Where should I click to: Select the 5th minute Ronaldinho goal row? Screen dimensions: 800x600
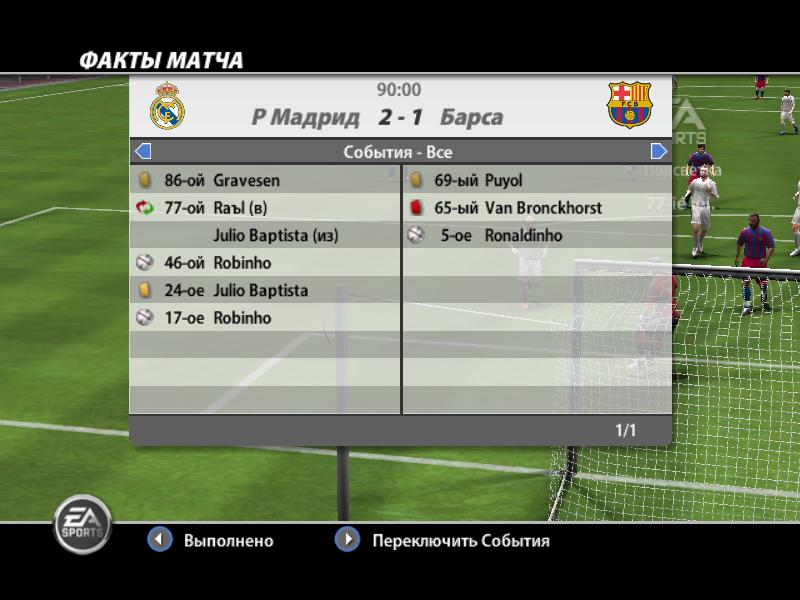click(536, 236)
